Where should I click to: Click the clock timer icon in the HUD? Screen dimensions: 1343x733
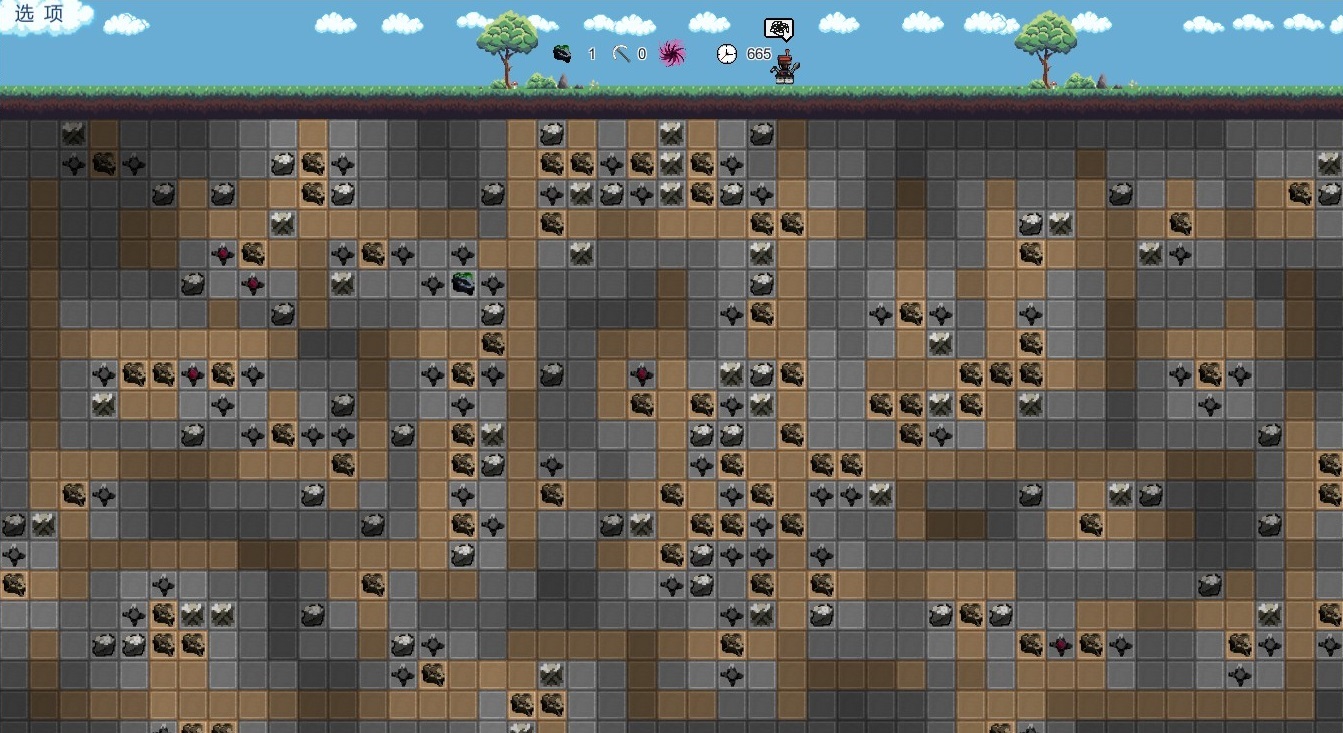click(x=727, y=53)
